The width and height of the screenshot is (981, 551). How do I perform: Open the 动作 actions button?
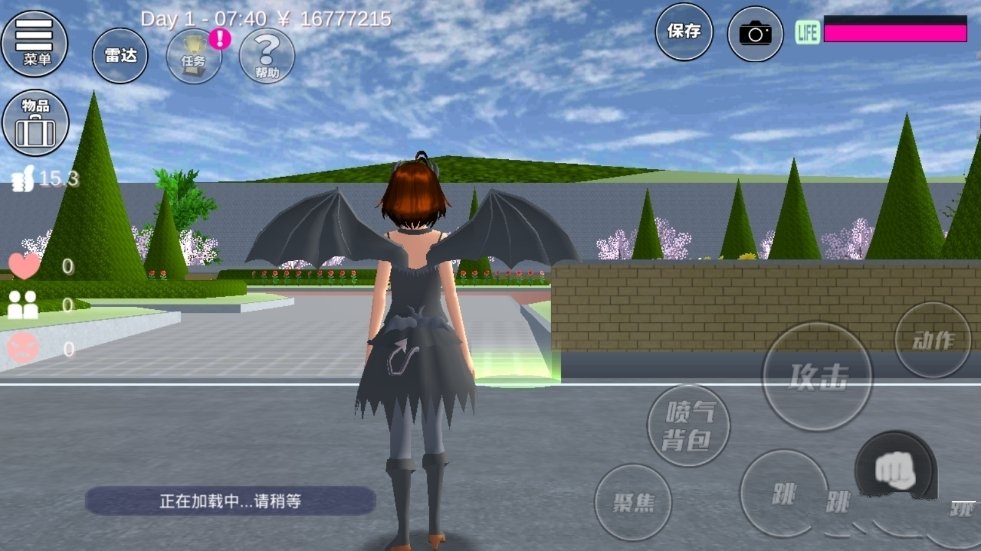point(932,340)
